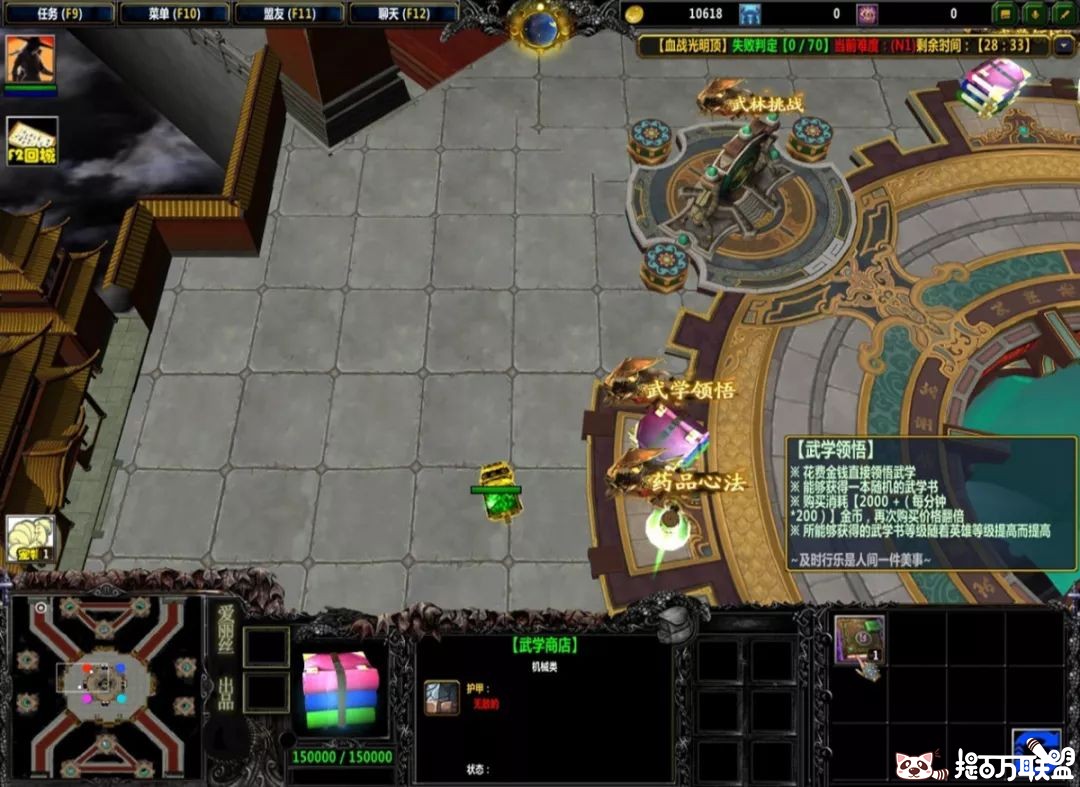Click the minimap
Image resolution: width=1080 pixels, height=787 pixels.
pos(104,688)
